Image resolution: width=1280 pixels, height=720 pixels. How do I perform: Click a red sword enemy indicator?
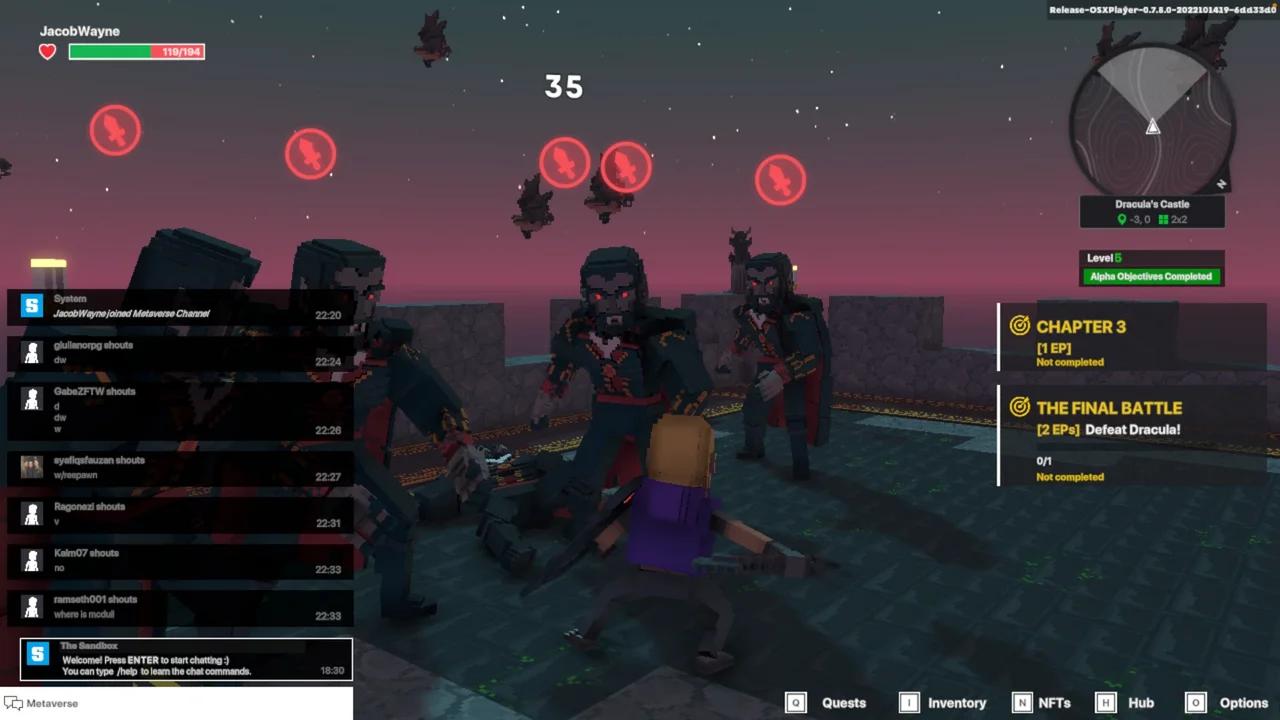click(x=115, y=130)
